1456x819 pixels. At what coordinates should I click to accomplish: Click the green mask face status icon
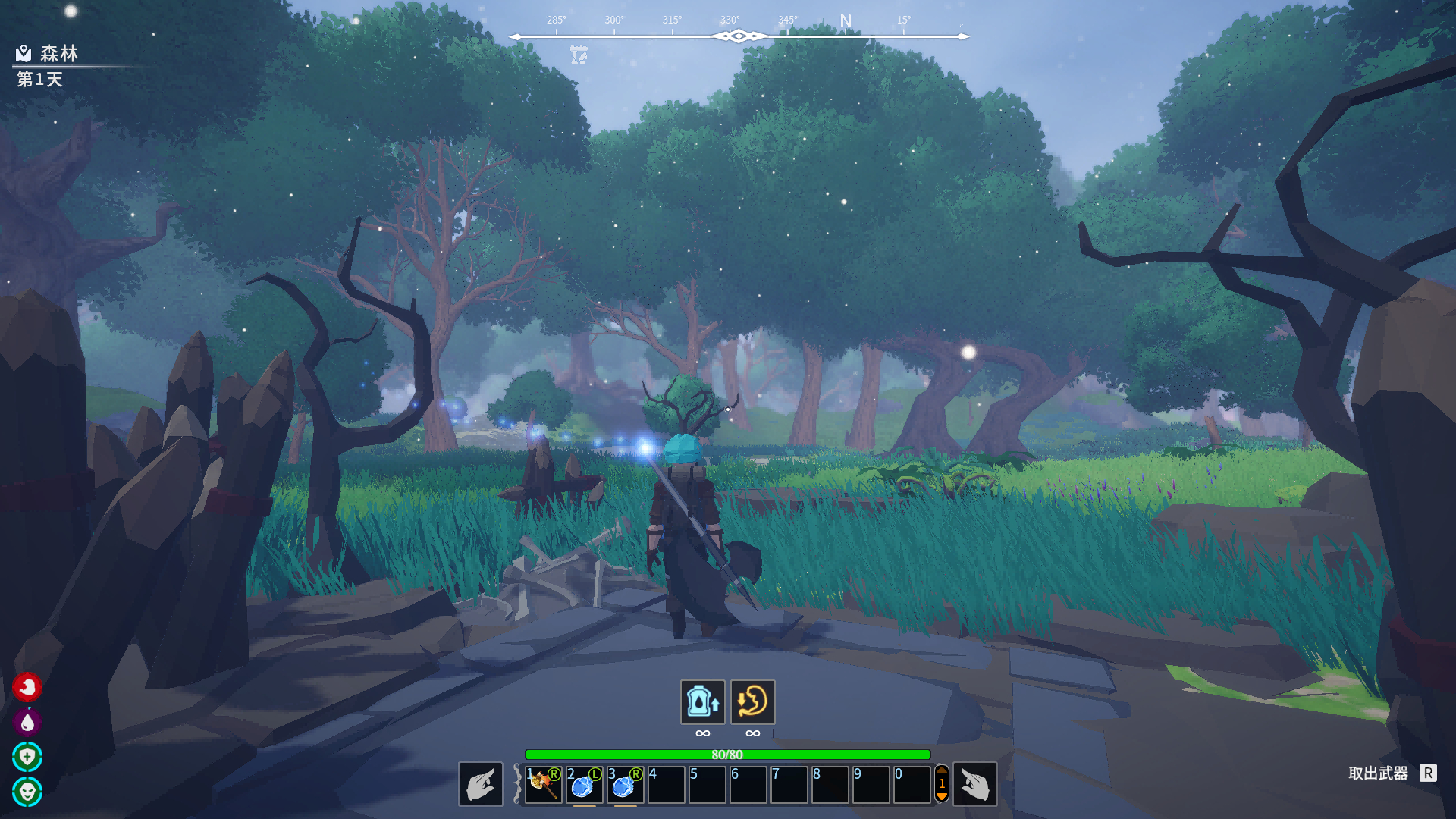pos(27,792)
